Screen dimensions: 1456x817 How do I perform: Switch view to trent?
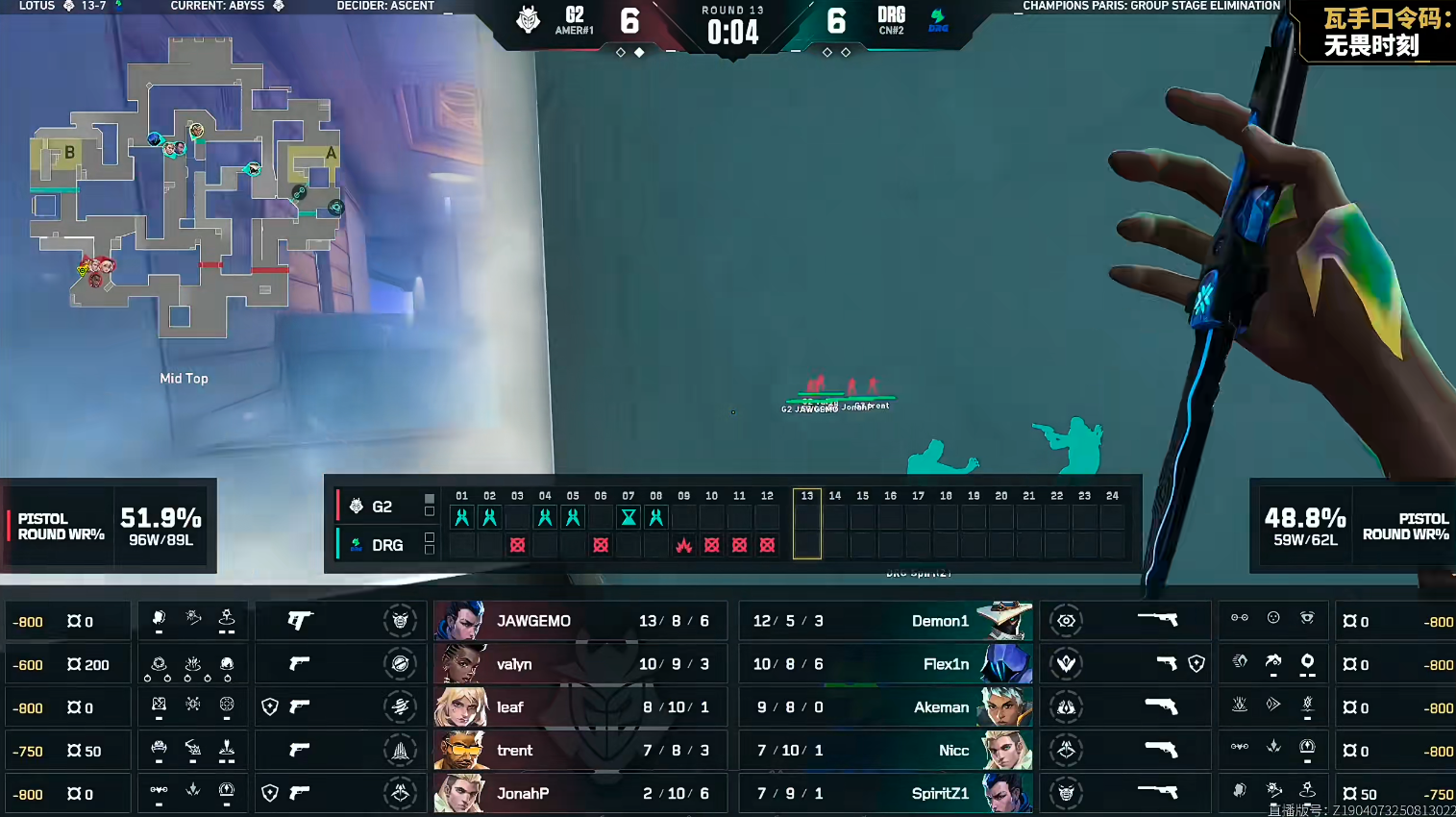(x=514, y=751)
